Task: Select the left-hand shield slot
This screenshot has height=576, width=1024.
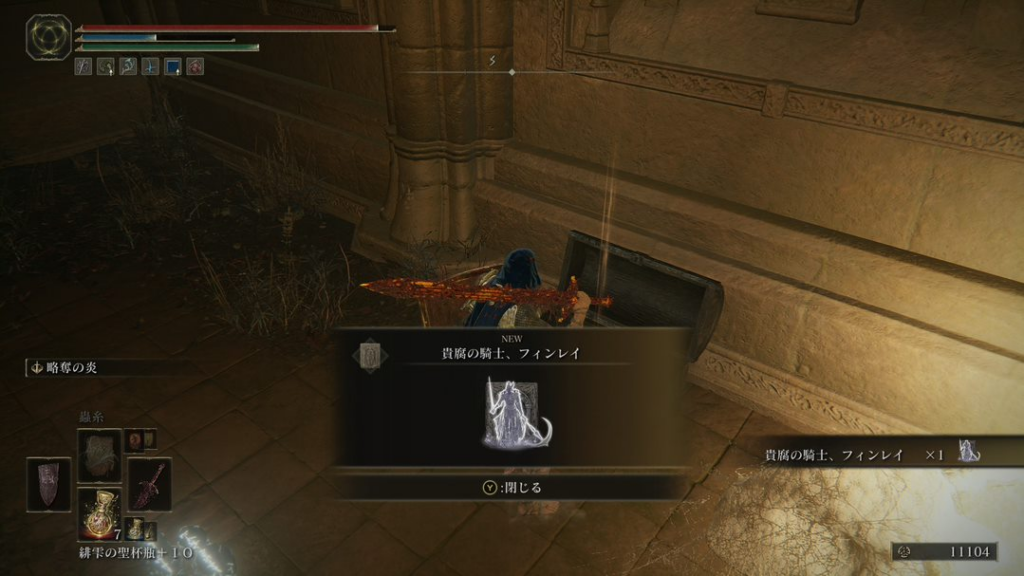Action: [49, 484]
